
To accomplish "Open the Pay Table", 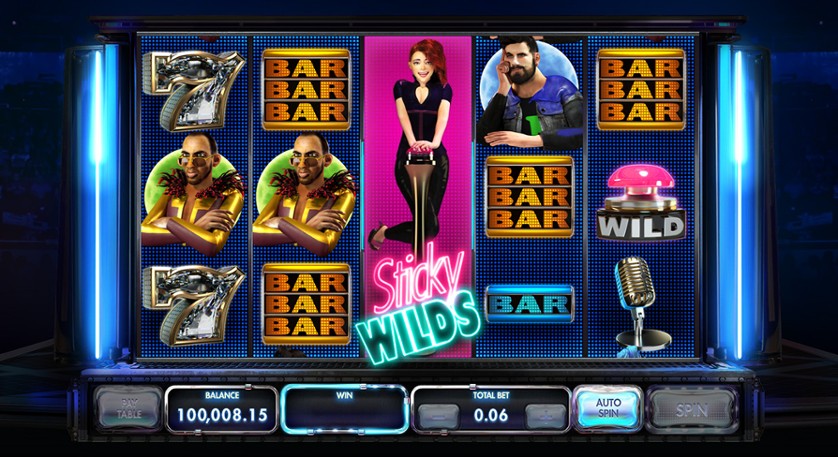I will click(x=128, y=409).
